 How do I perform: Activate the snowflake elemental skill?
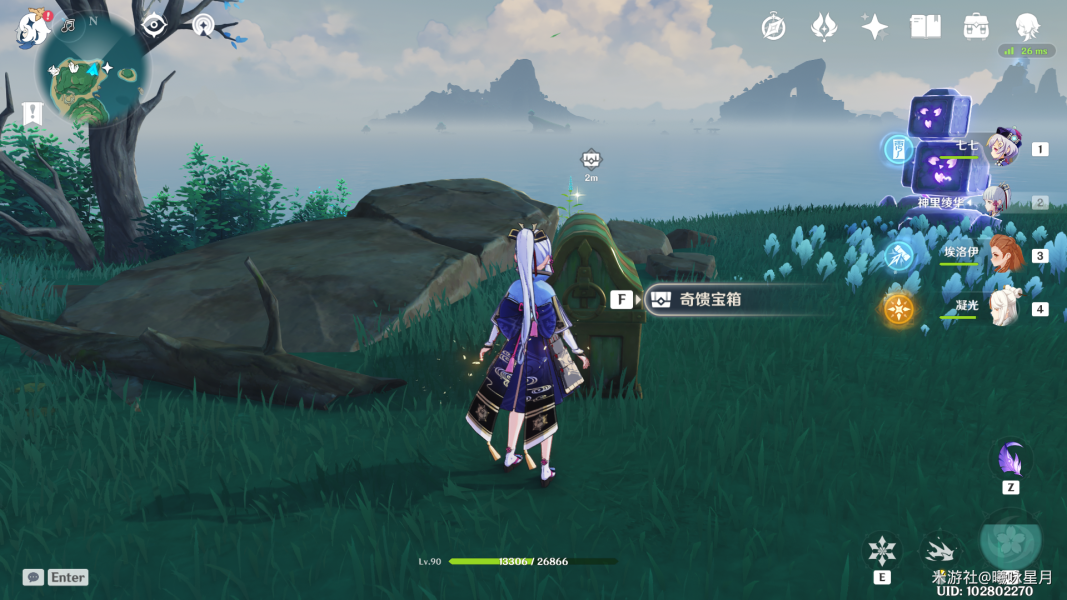(882, 551)
